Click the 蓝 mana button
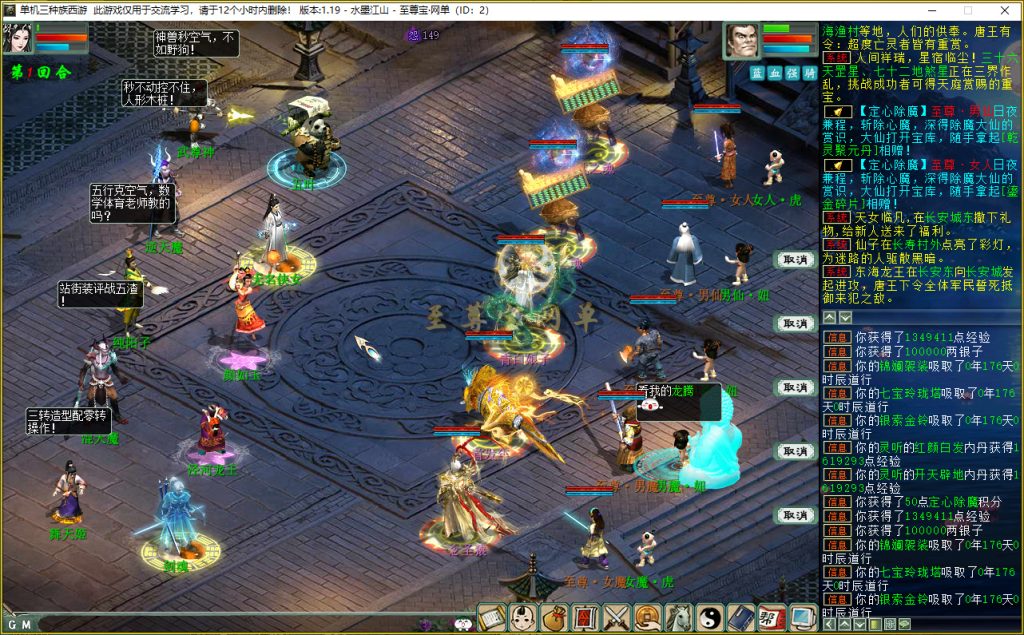This screenshot has width=1024, height=635. (x=757, y=73)
